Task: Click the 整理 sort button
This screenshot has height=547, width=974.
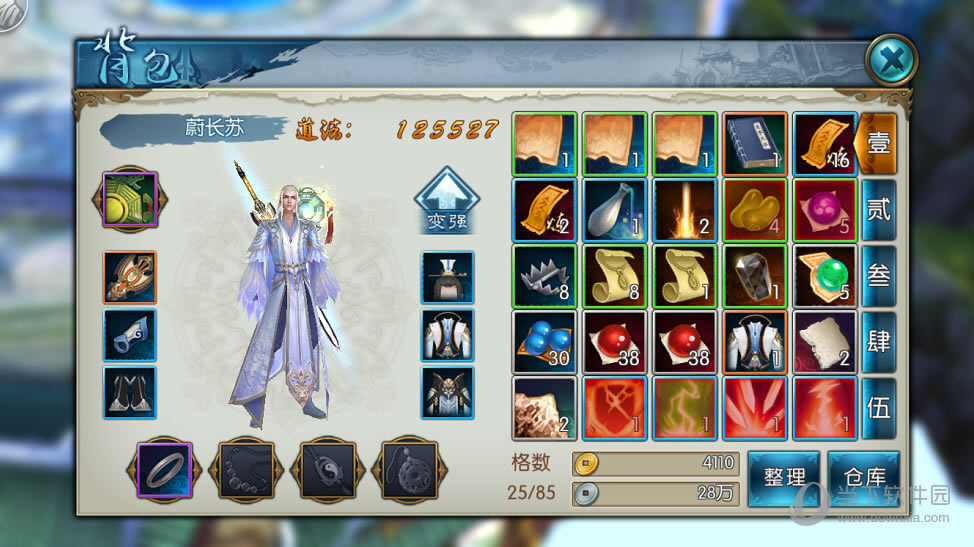Action: [x=783, y=479]
